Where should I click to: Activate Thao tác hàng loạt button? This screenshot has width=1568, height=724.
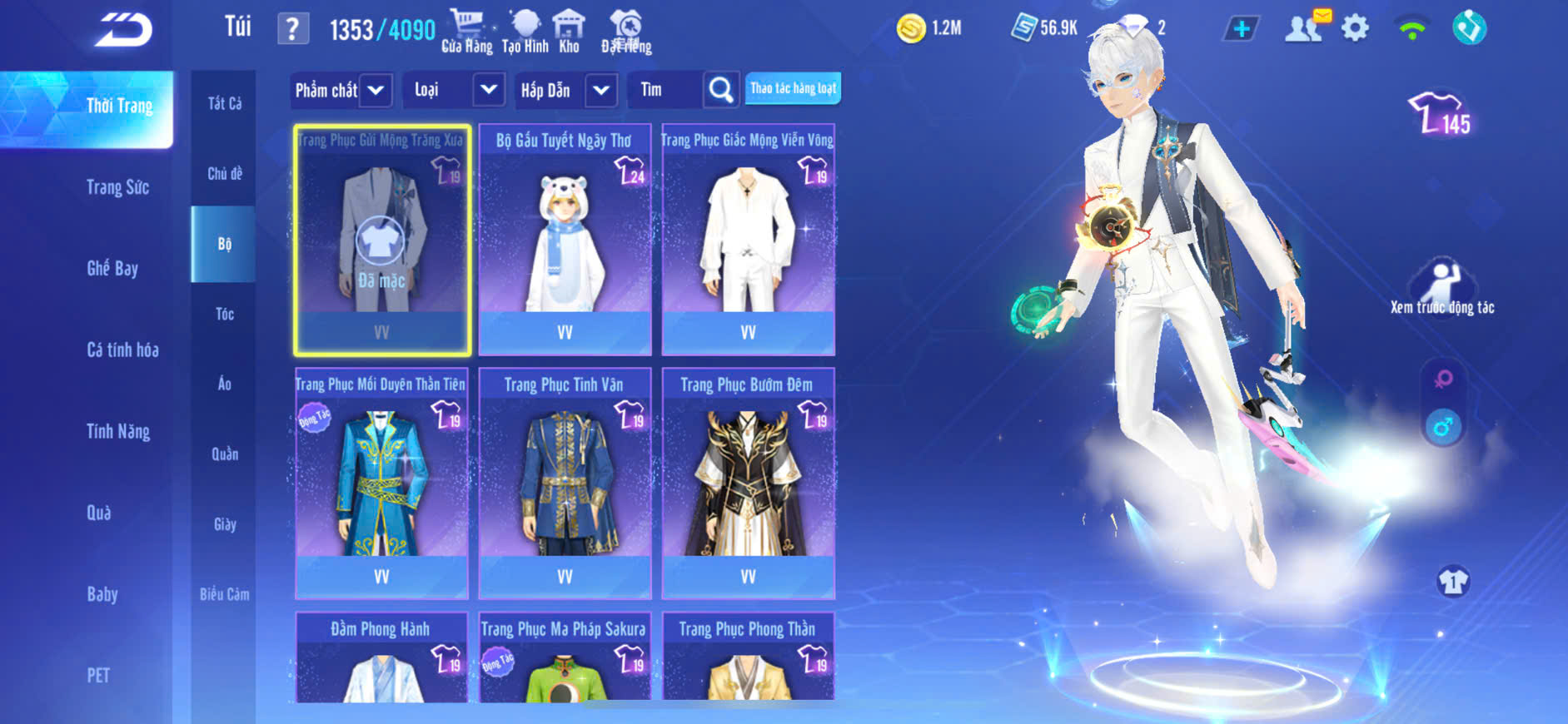pos(793,88)
